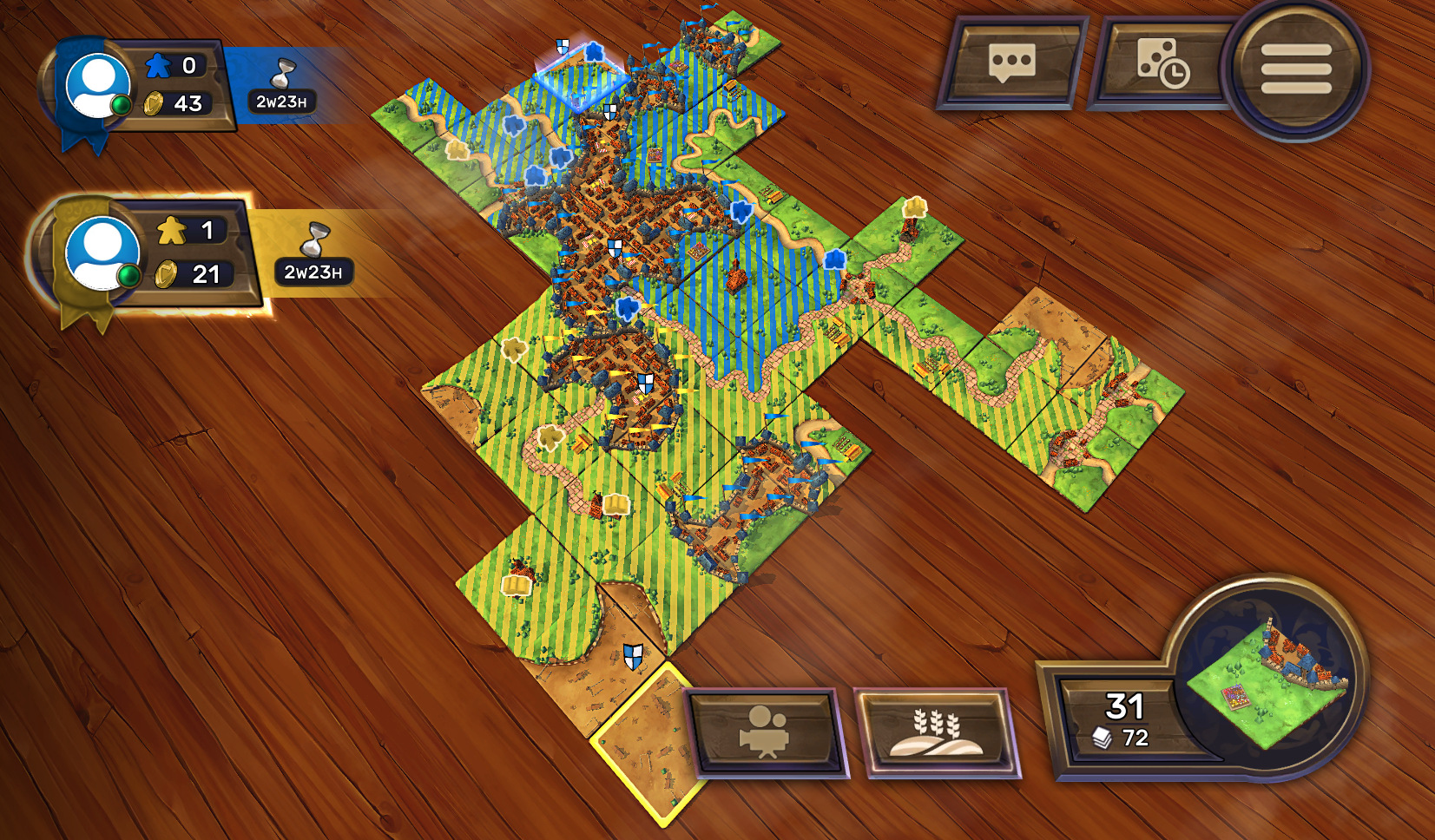This screenshot has height=840, width=1435.
Task: Toggle the farm fields overlay button
Action: 936,732
